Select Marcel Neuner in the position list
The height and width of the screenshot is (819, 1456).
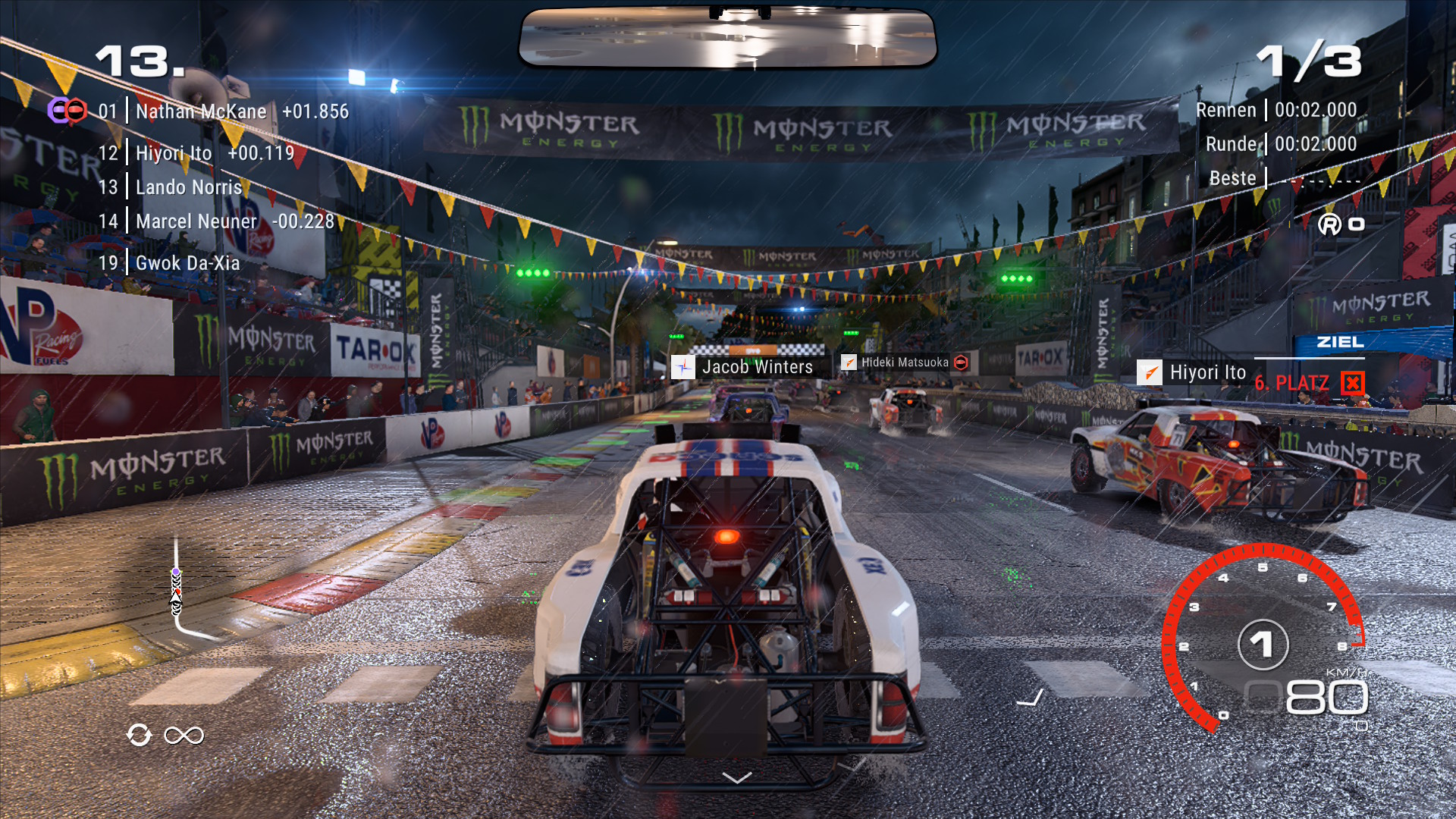coord(216,221)
